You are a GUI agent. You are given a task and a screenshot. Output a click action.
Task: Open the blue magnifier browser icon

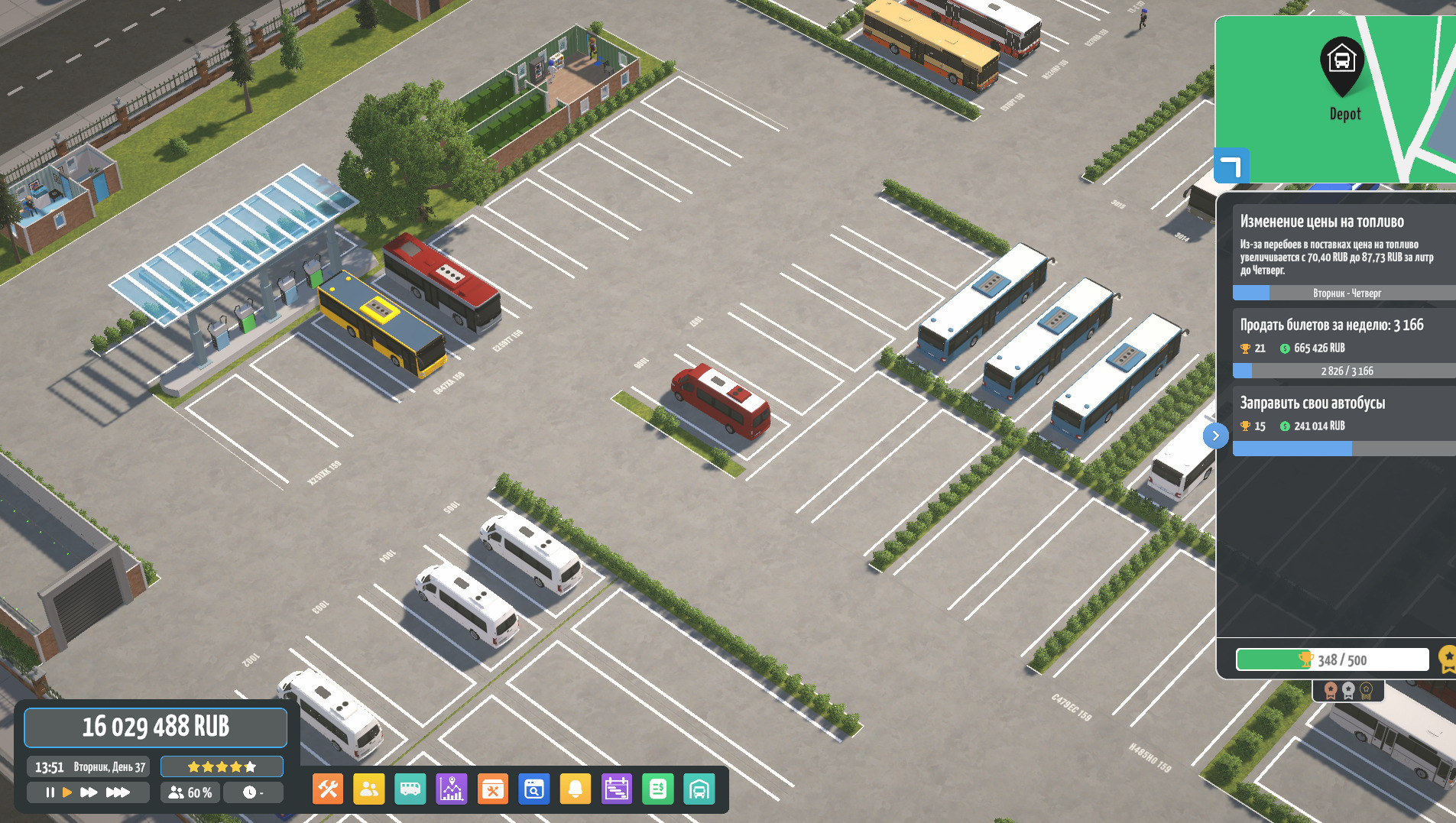534,789
